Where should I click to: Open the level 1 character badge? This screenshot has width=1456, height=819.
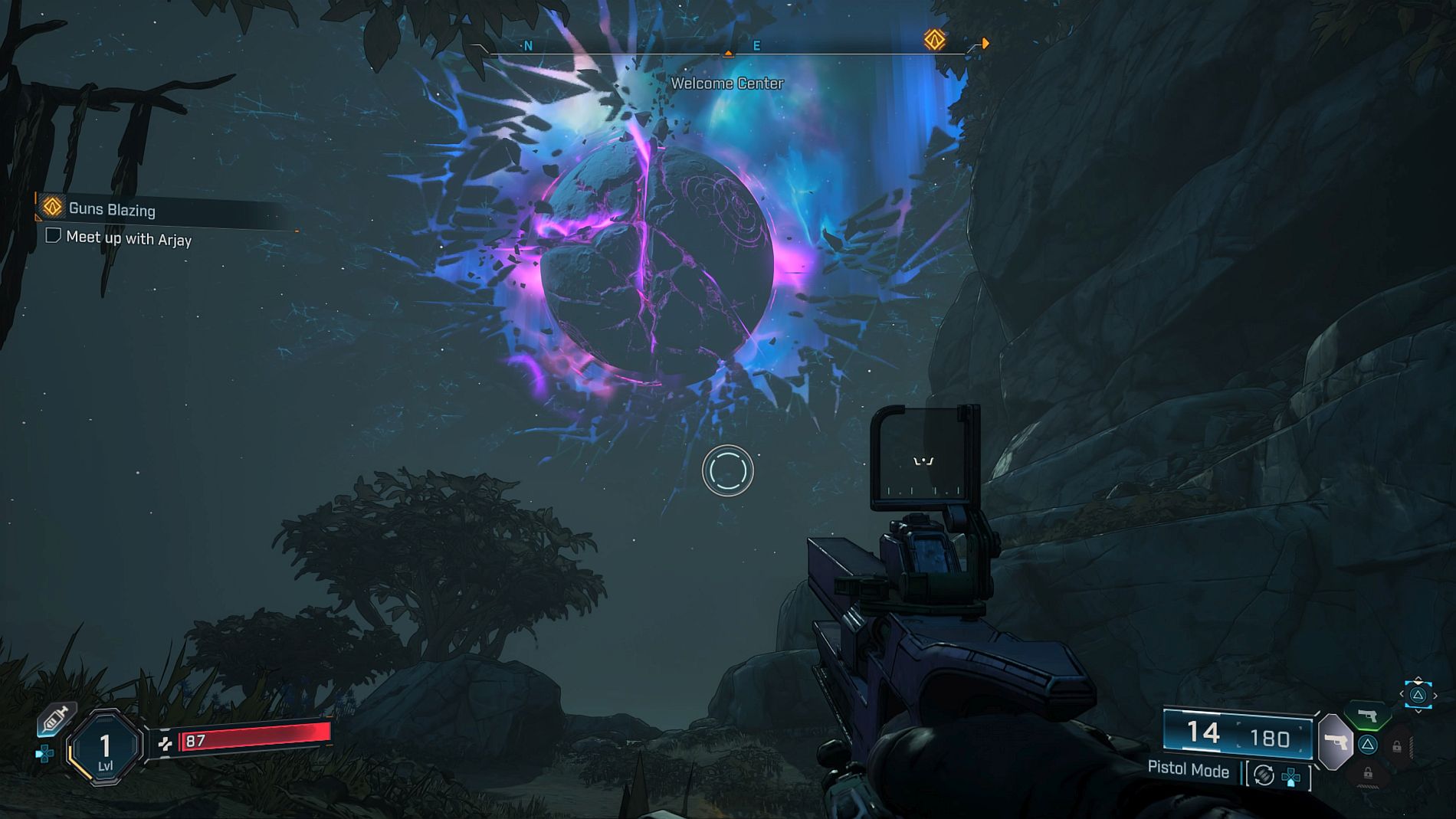click(105, 747)
